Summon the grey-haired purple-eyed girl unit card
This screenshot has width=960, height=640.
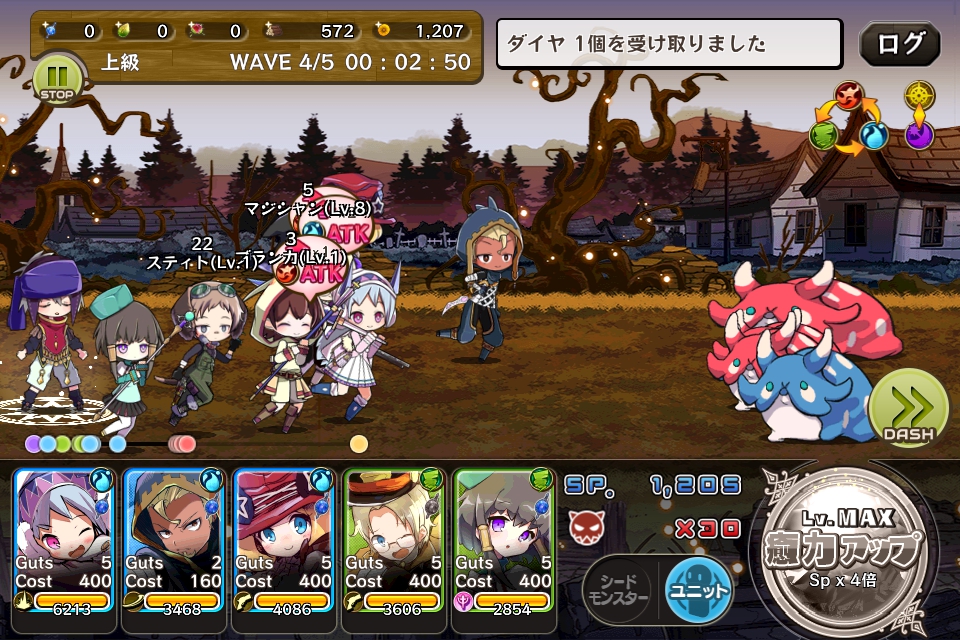click(x=504, y=540)
